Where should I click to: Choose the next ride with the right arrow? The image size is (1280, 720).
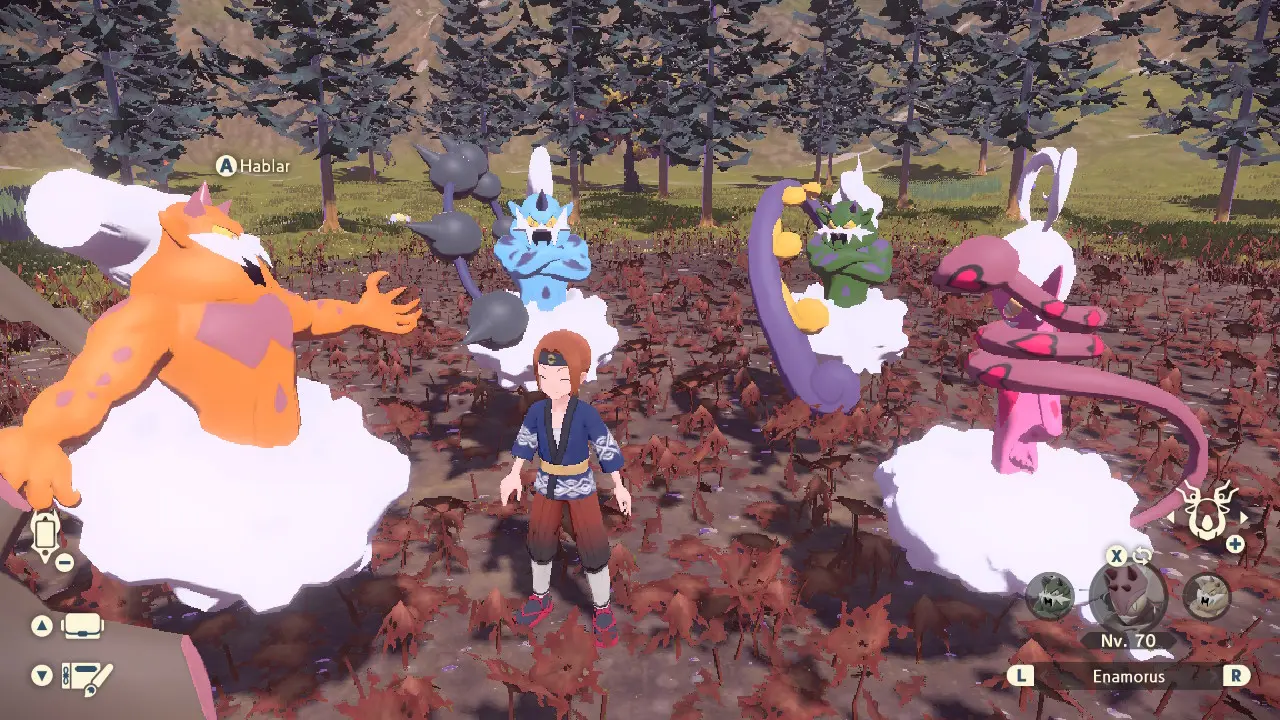pyautogui.click(x=1244, y=518)
